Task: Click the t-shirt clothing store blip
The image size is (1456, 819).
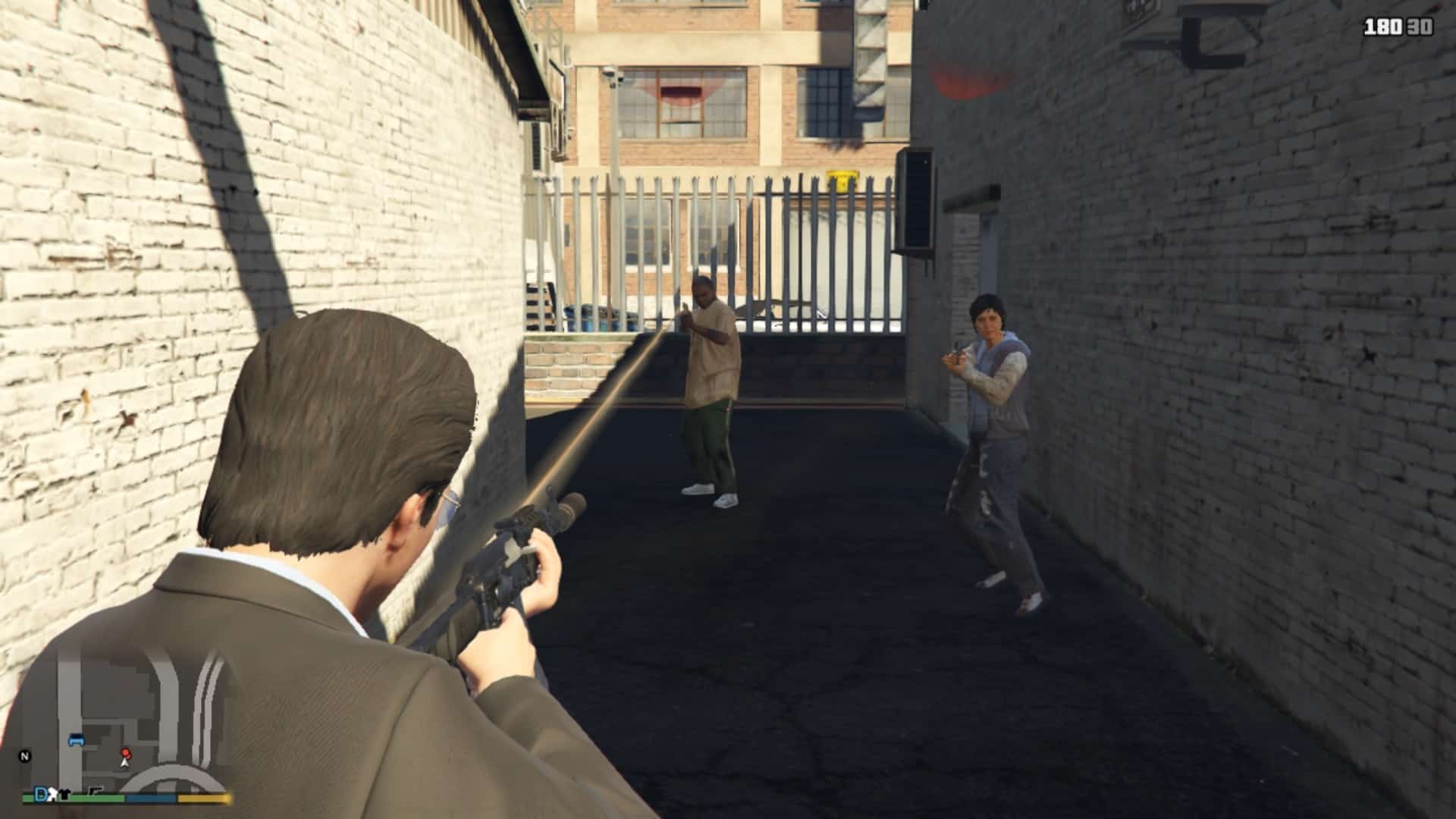Action: tap(64, 795)
